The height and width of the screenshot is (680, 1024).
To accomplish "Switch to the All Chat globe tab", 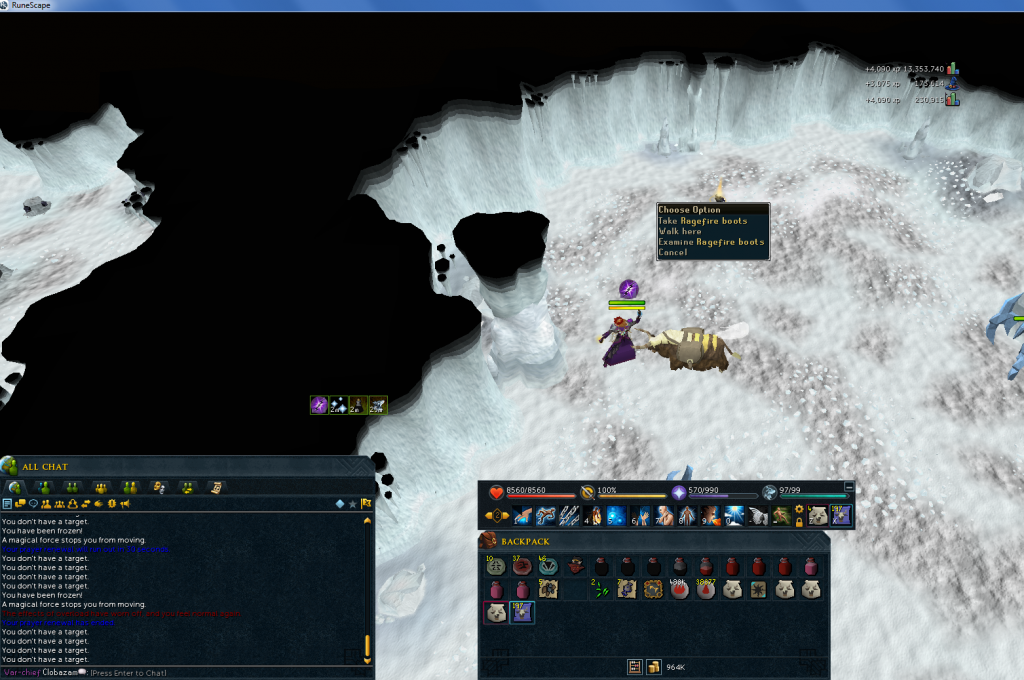I will (x=16, y=487).
